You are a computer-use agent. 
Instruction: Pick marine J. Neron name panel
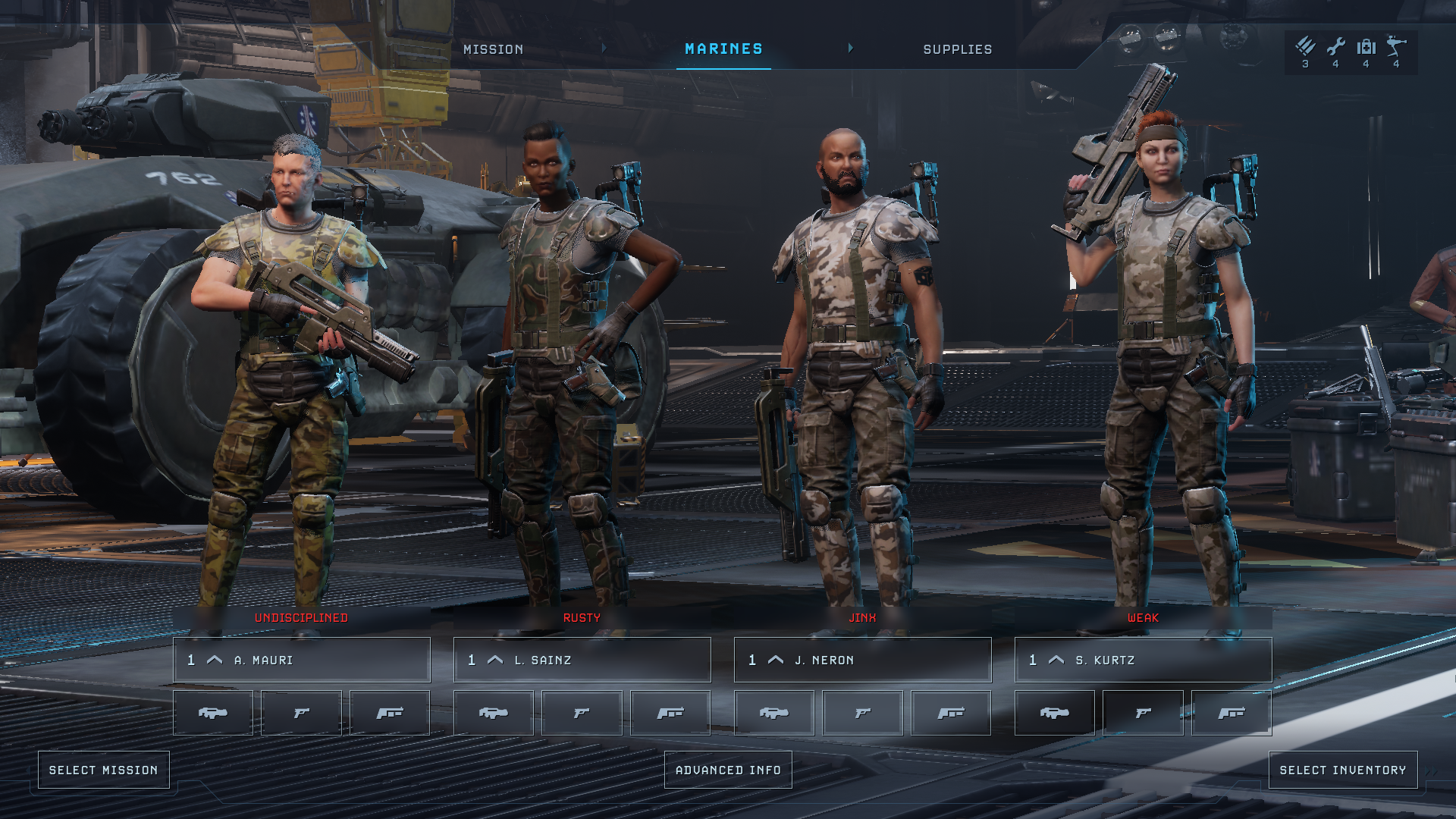click(862, 660)
